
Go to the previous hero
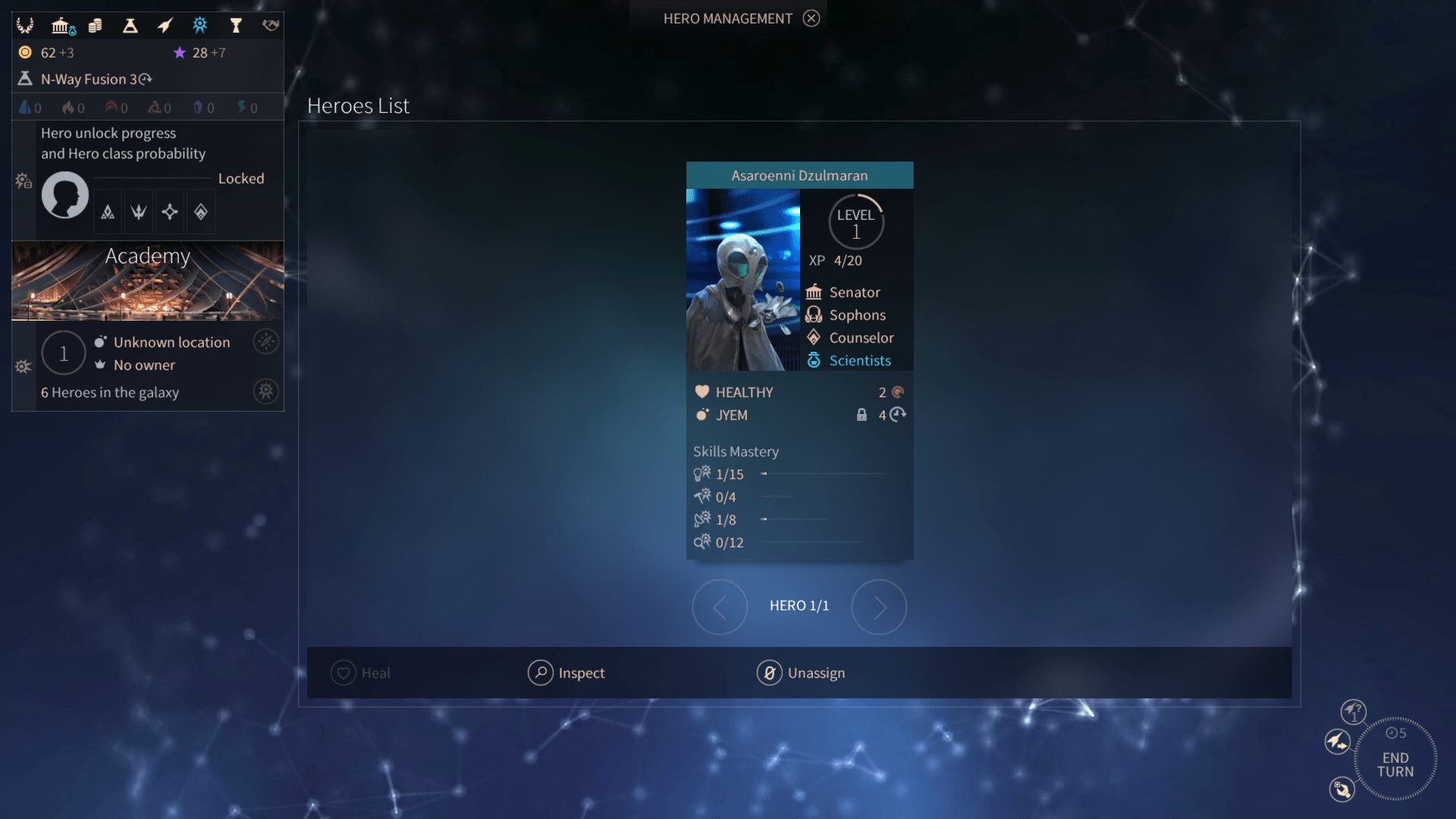pos(720,607)
